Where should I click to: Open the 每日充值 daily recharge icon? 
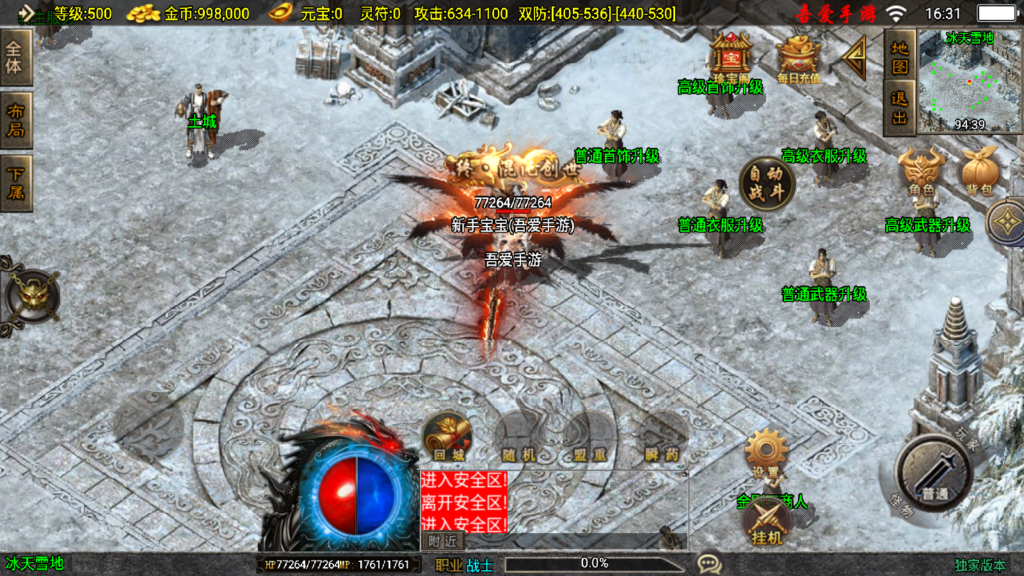point(798,57)
